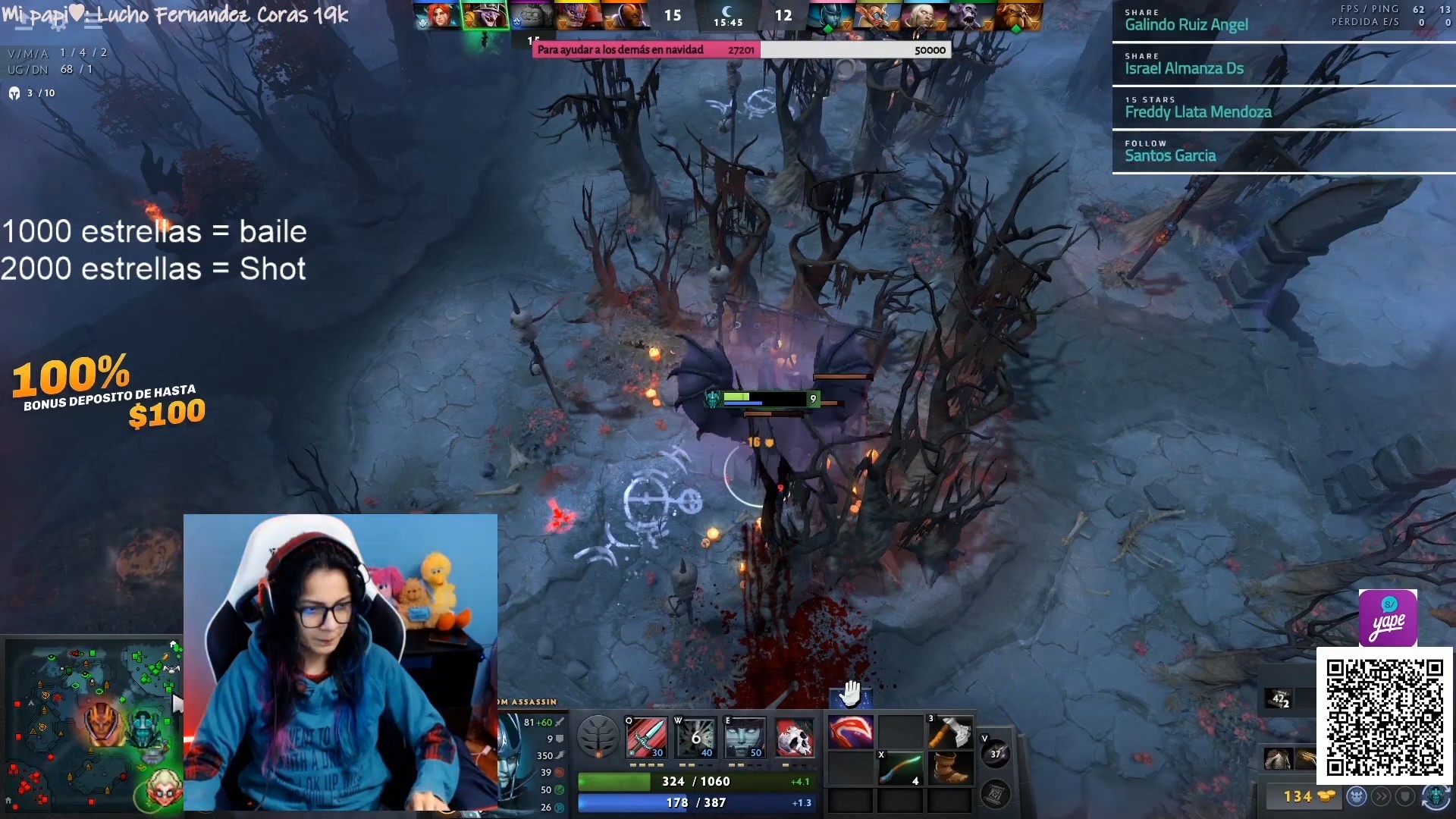Select the Blur ability icon
The width and height of the screenshot is (1456, 819).
745,736
